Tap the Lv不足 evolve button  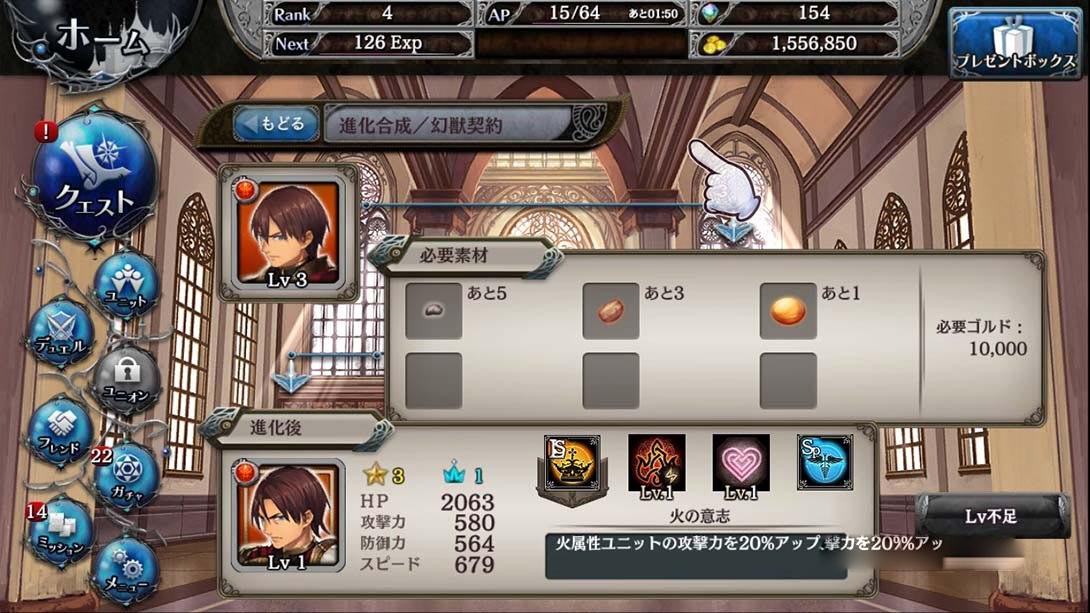click(x=991, y=517)
